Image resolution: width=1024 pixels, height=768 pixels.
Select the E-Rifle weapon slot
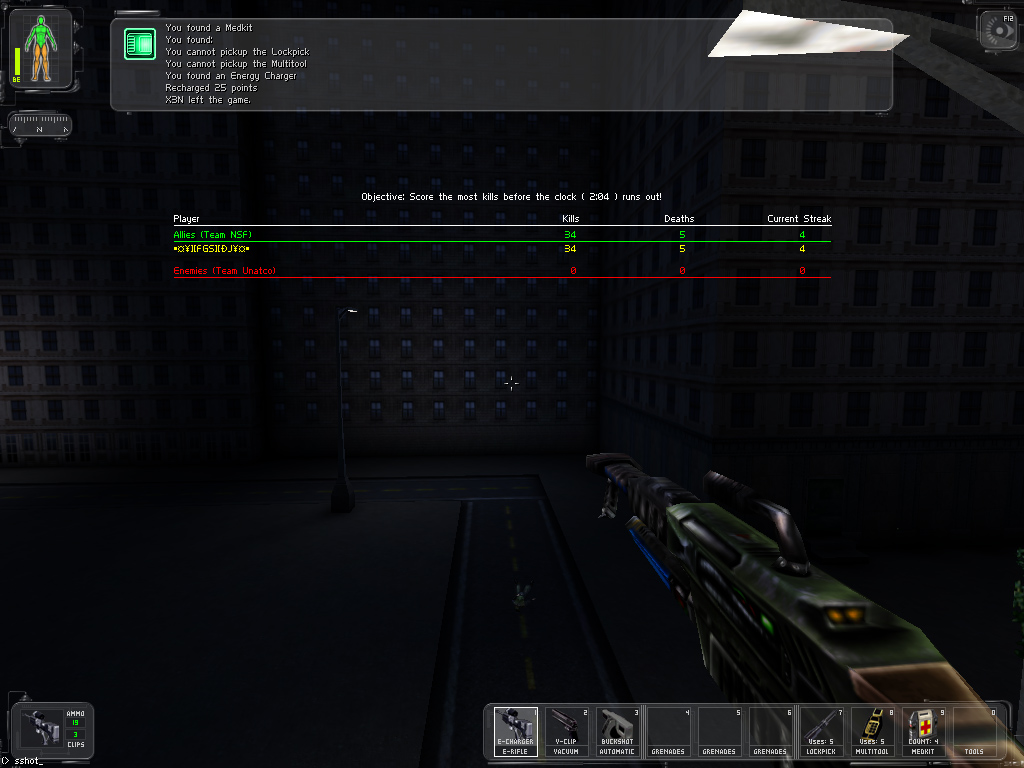point(515,731)
